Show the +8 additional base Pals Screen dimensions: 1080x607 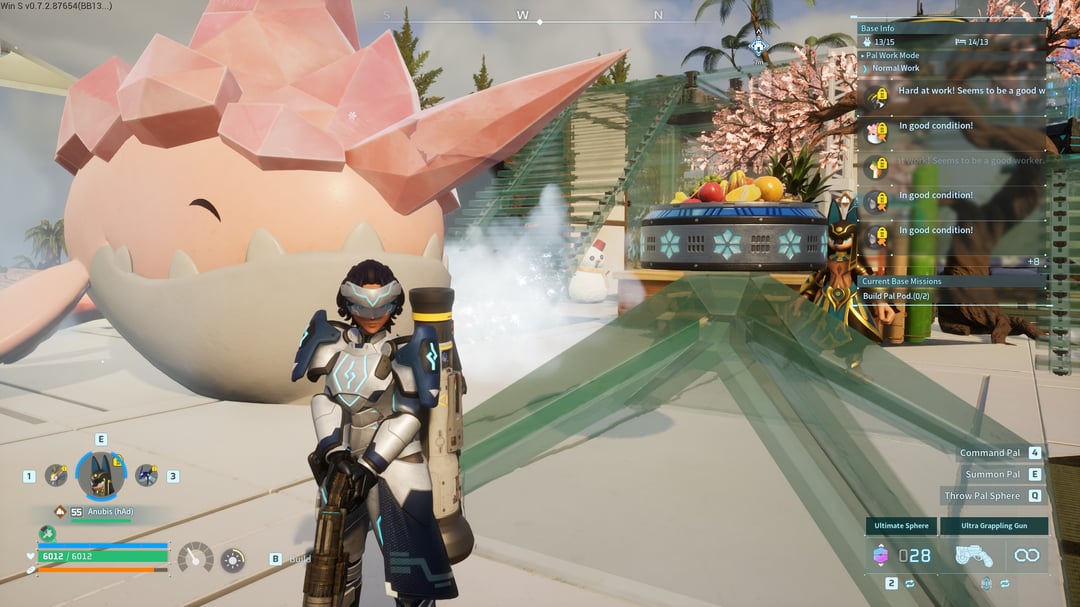tap(1033, 262)
